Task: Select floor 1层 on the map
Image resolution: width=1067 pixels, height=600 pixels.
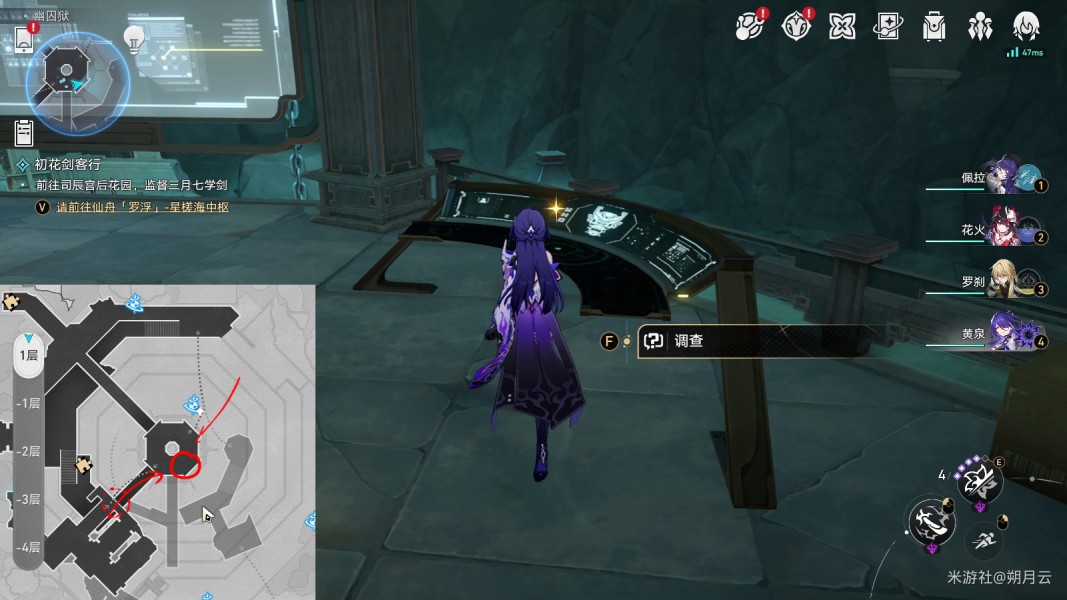Action: (28, 355)
